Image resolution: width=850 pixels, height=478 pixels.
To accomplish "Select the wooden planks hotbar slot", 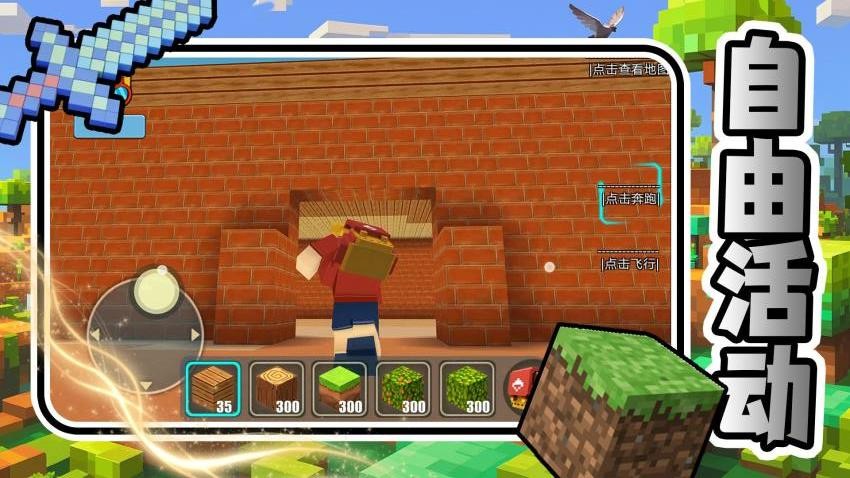I will click(x=212, y=389).
